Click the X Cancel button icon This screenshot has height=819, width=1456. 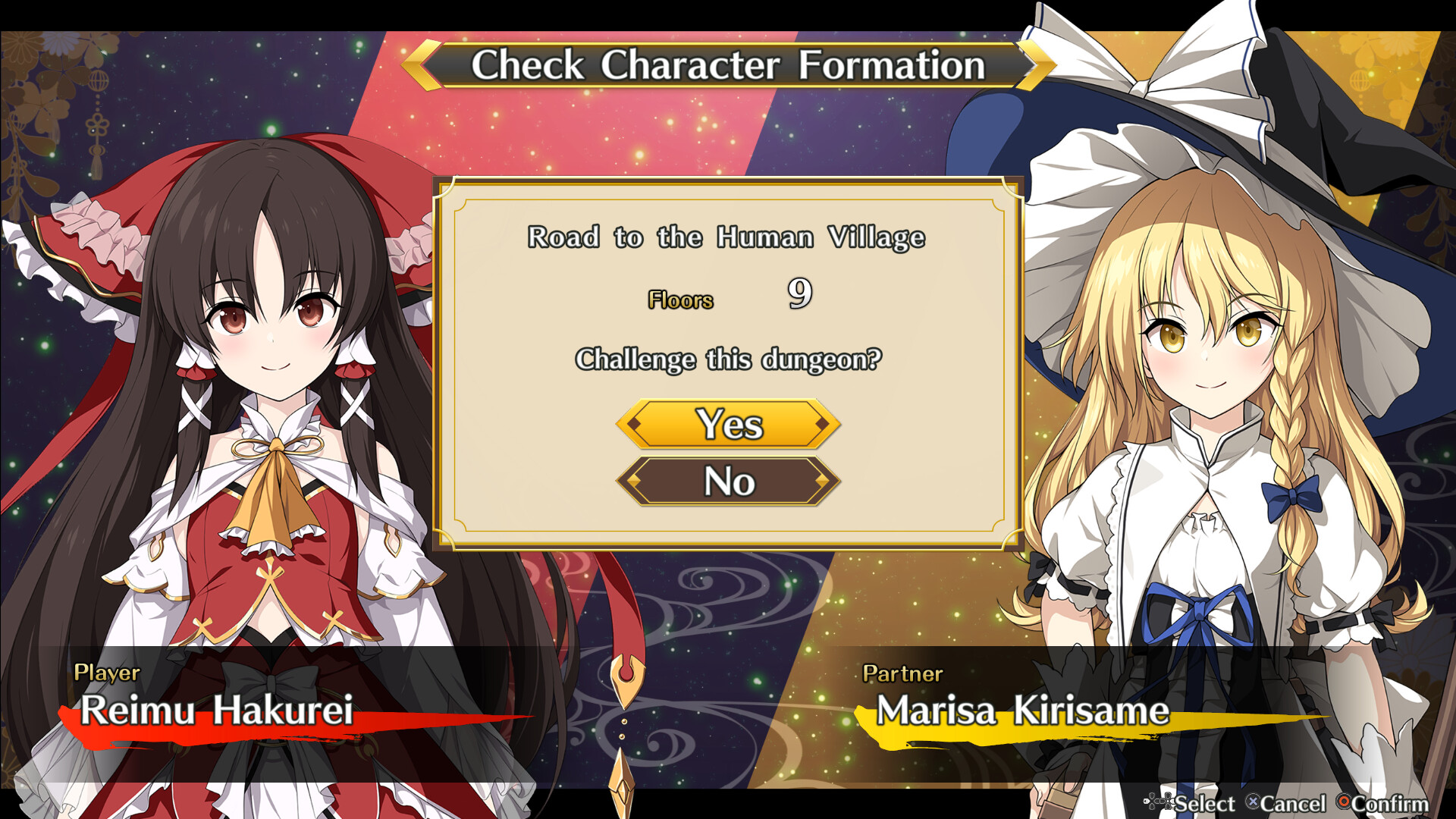(x=1253, y=802)
